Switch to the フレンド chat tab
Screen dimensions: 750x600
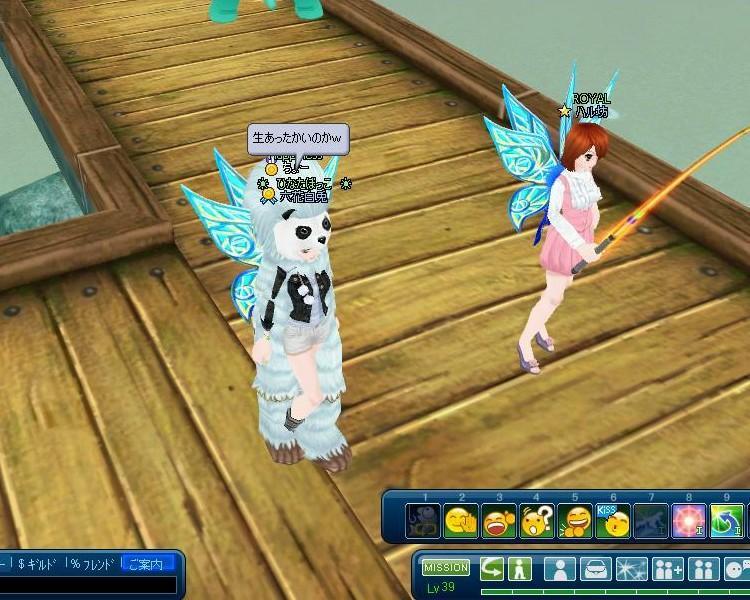click(92, 565)
